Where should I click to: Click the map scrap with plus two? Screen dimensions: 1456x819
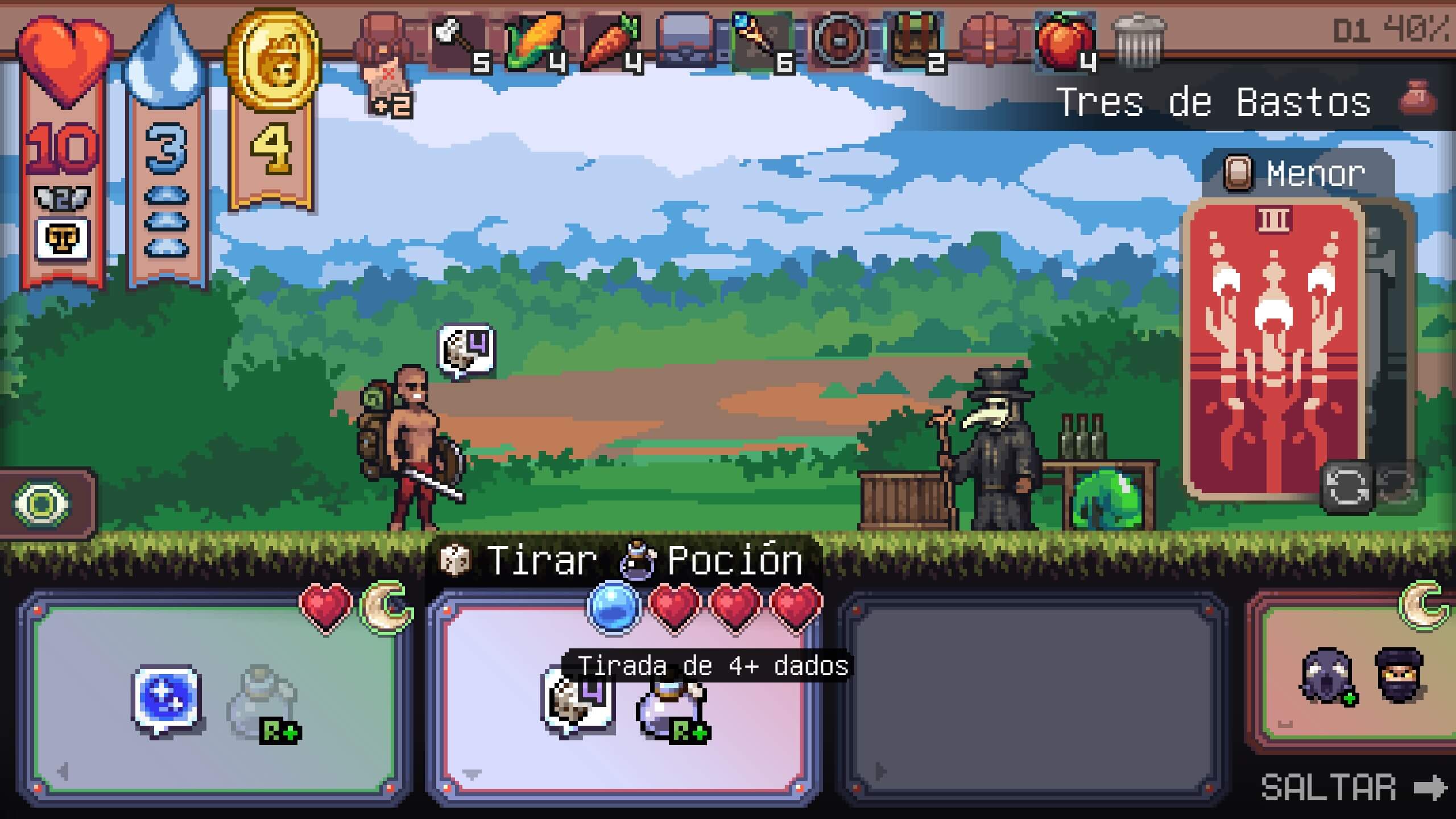tap(389, 91)
